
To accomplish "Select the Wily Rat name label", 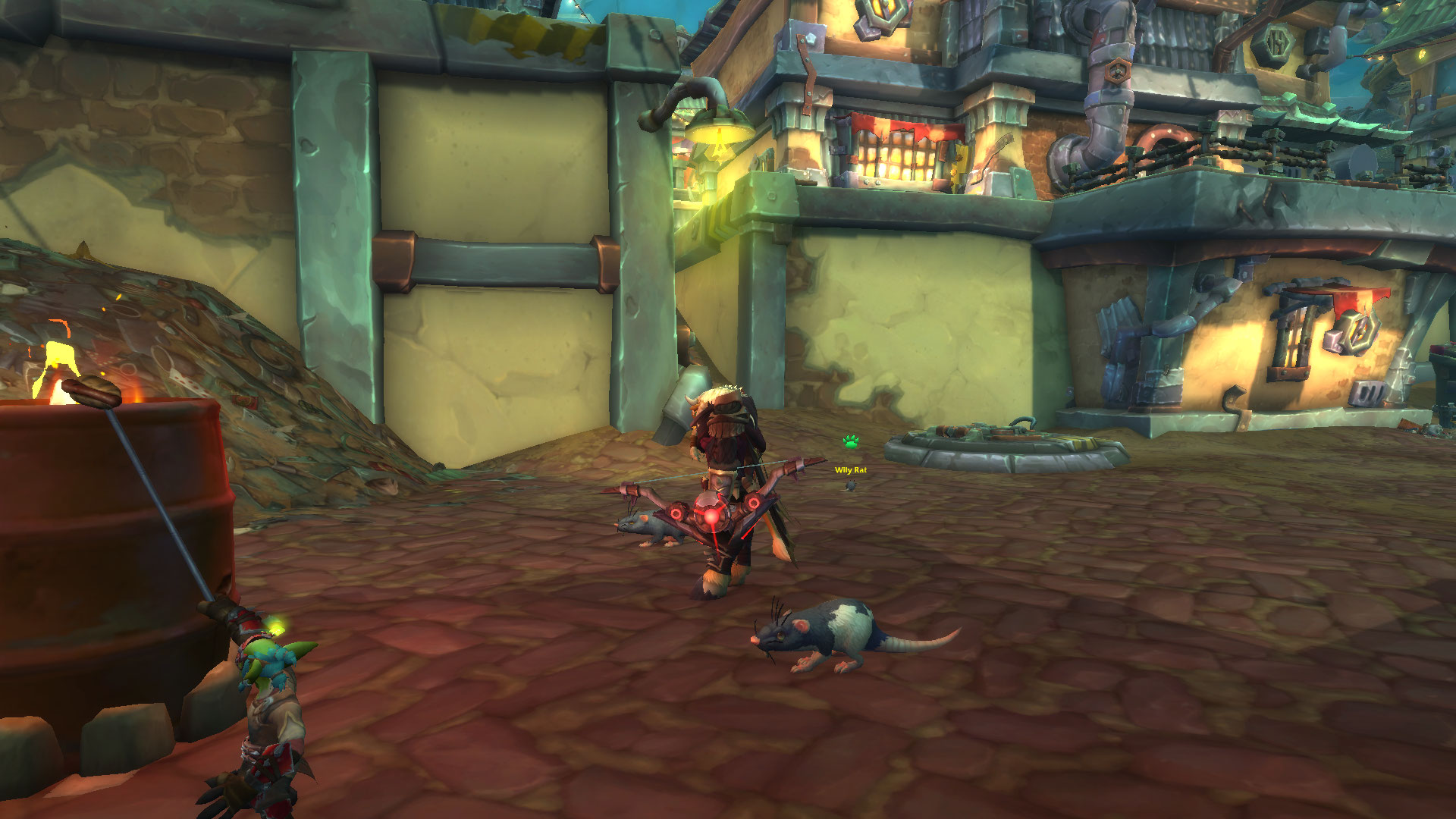I will (850, 470).
